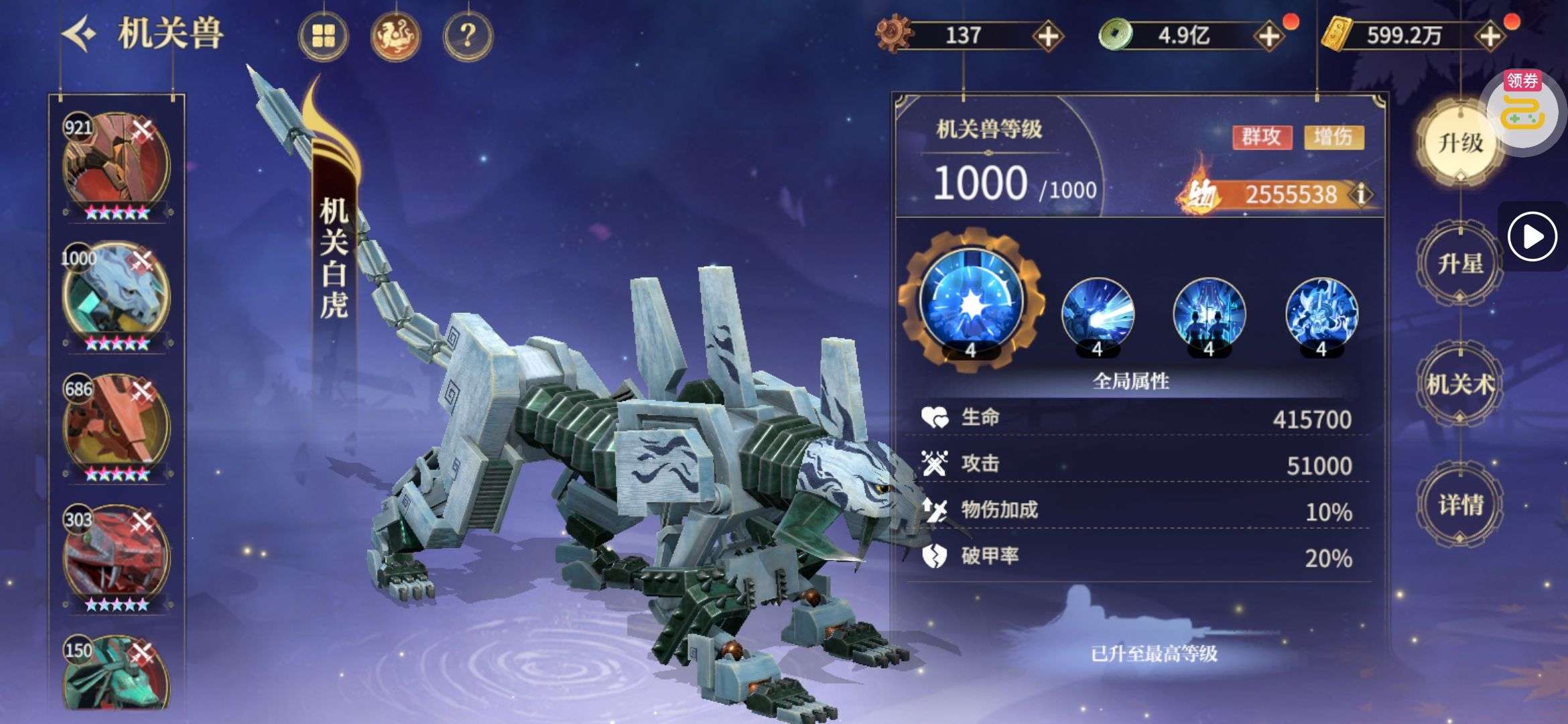Add more gear currency (137)
1568x724 pixels.
[1048, 36]
